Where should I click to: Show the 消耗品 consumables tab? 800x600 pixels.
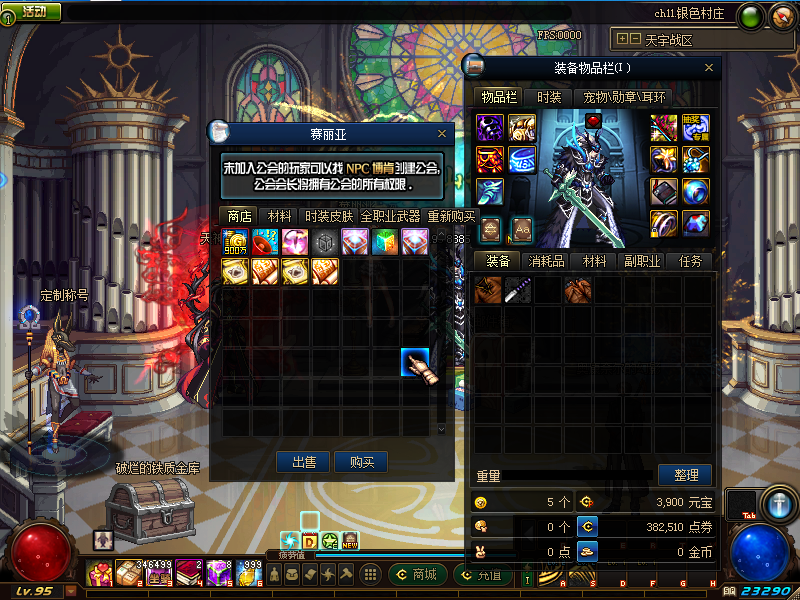(547, 261)
